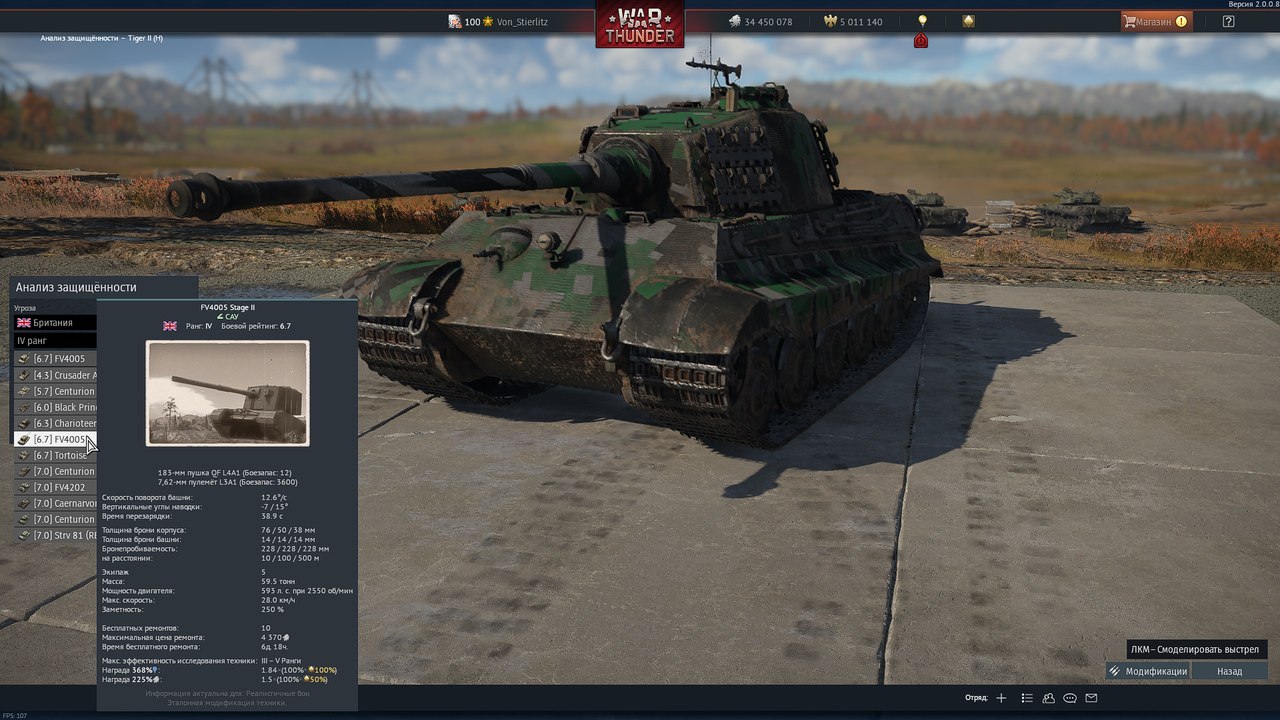Screen dimensions: 1280x720
Task: Pick the Tortoise as threat vehicle
Action: coord(57,455)
